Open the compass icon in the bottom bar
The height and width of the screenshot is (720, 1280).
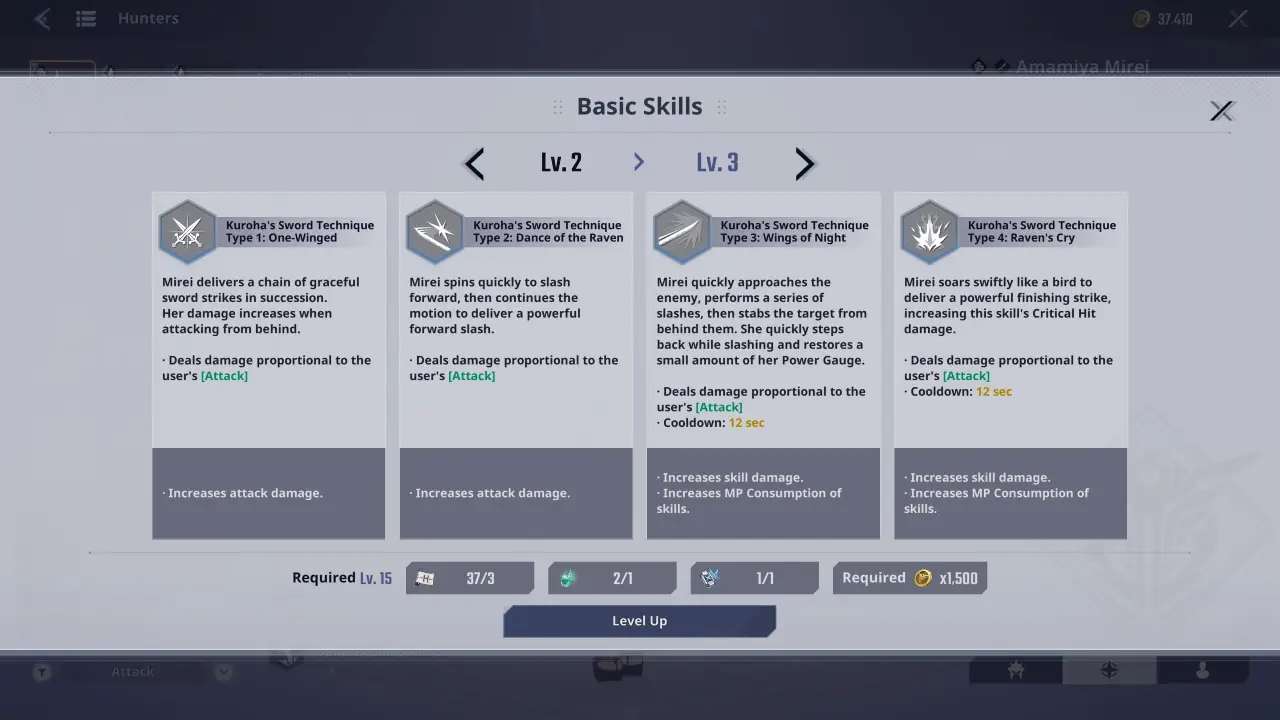[1110, 671]
